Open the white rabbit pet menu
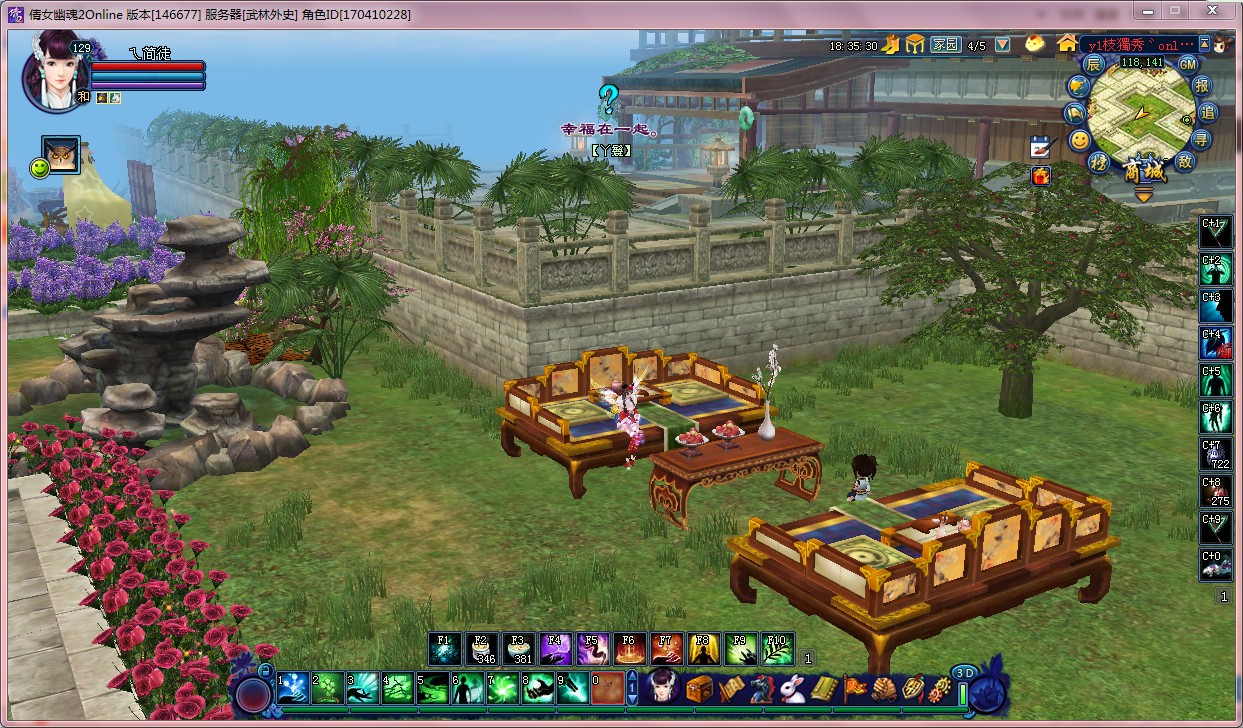Screen dimensions: 1243x728 (792, 688)
